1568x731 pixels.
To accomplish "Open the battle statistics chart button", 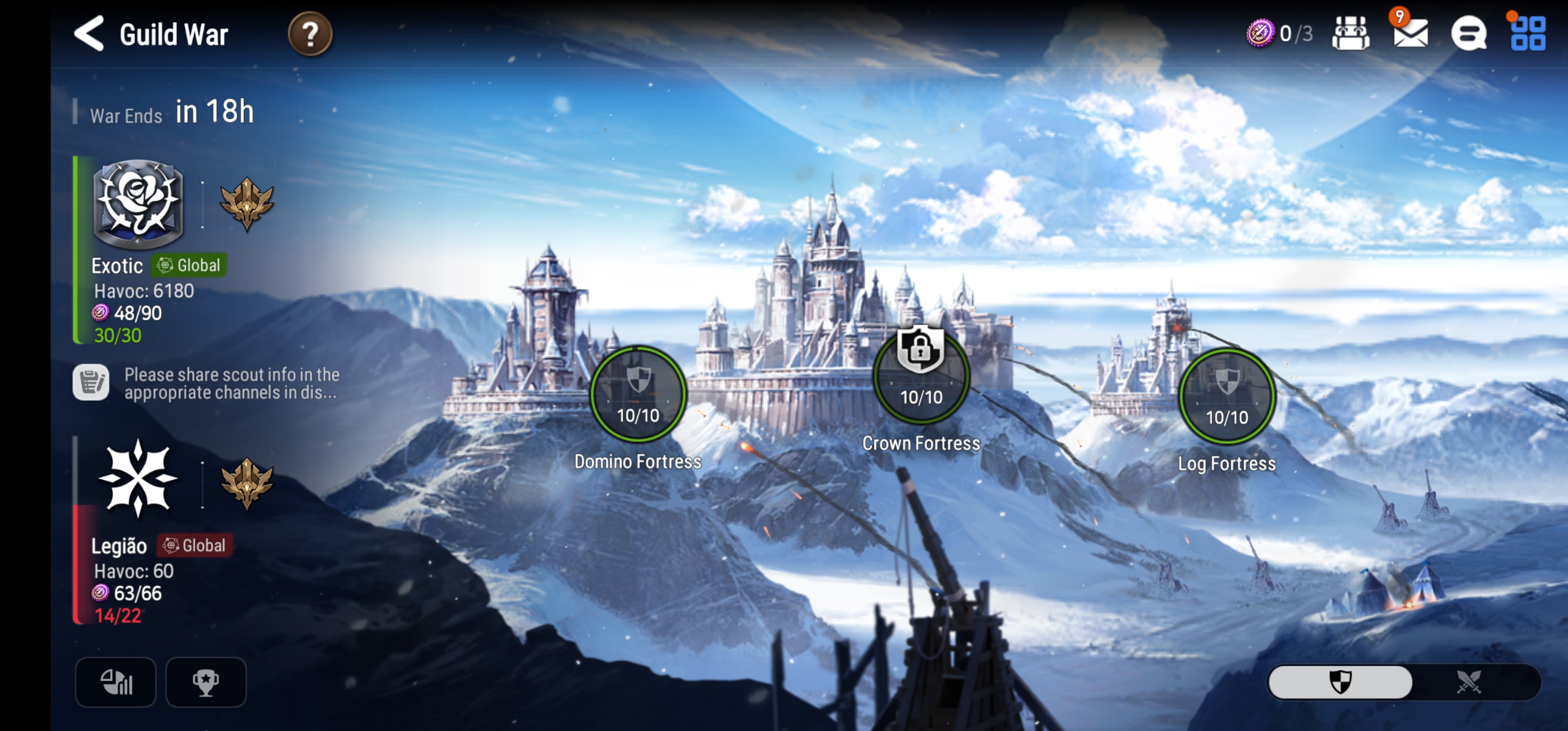I will [116, 682].
